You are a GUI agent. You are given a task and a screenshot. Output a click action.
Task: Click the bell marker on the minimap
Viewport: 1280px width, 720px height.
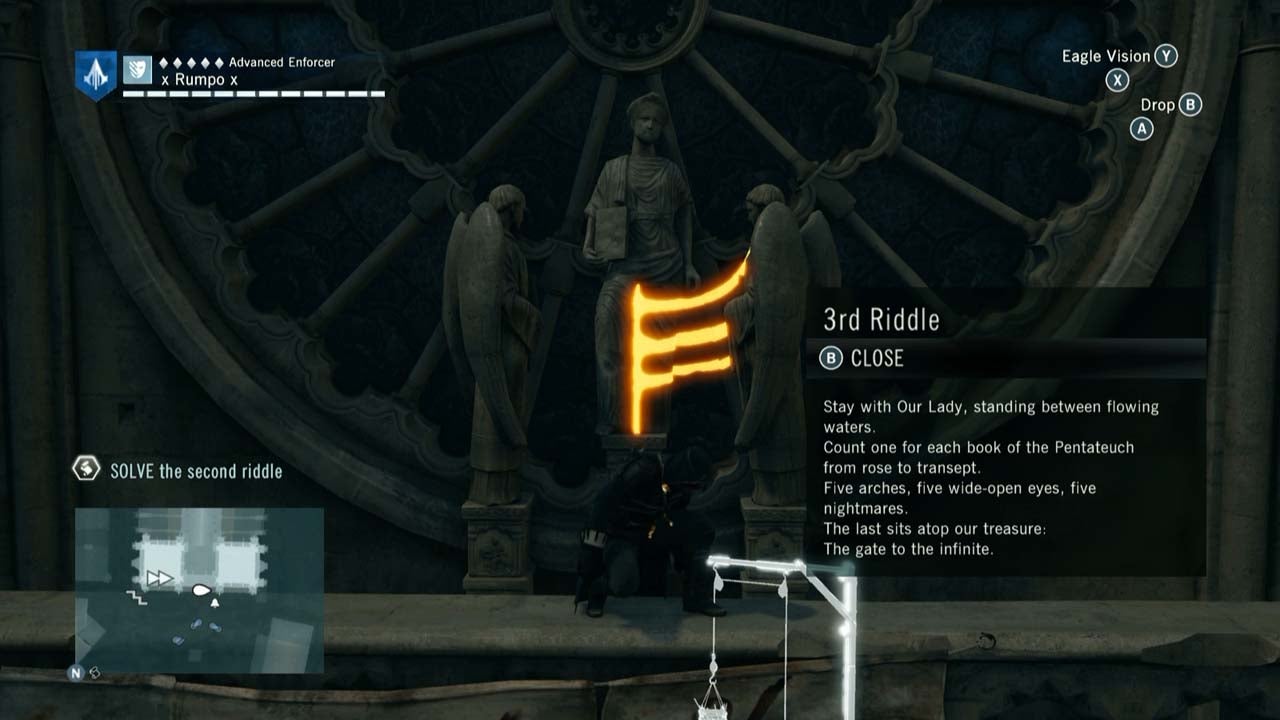(x=215, y=601)
